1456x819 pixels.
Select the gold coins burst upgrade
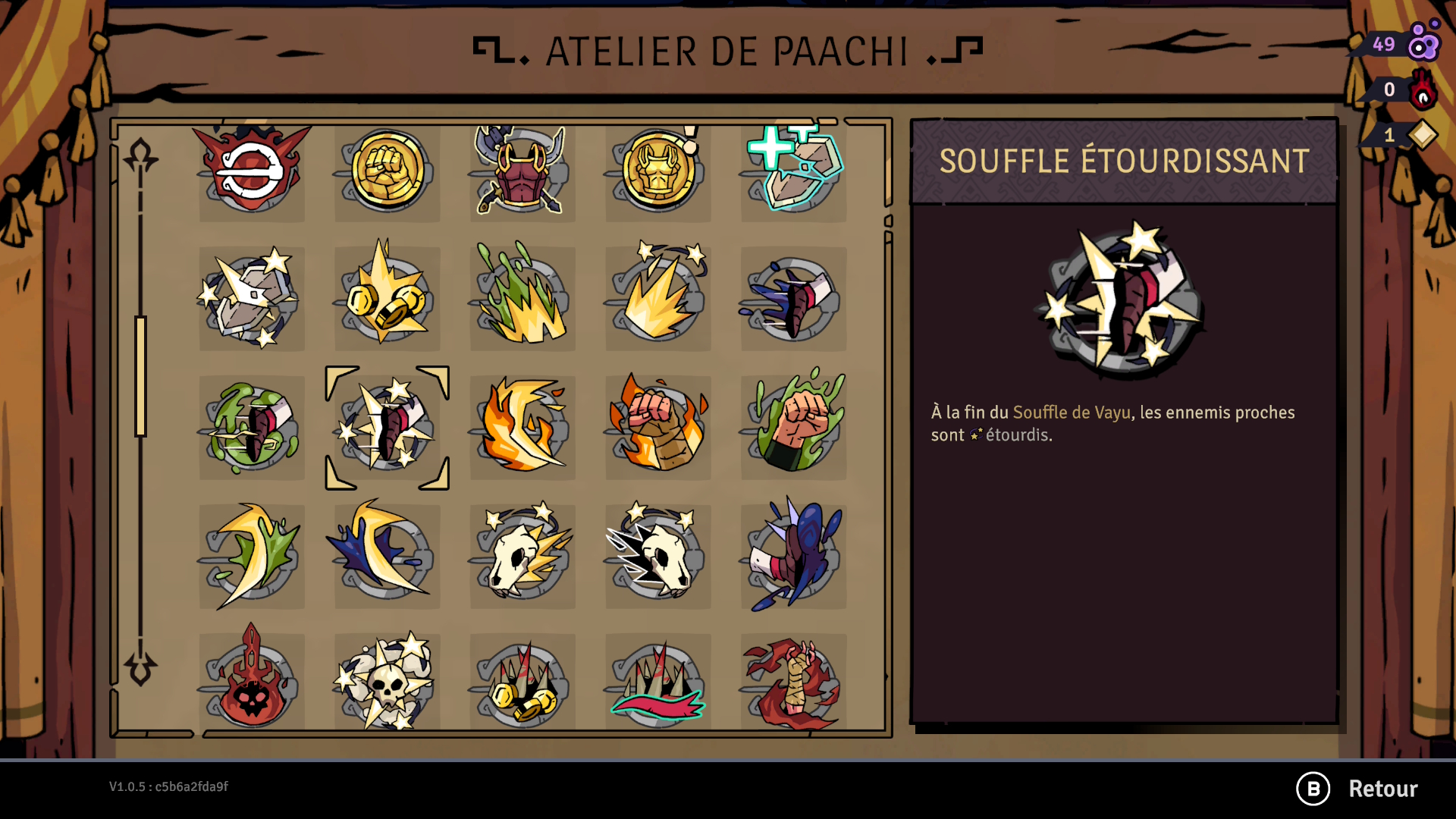(388, 299)
